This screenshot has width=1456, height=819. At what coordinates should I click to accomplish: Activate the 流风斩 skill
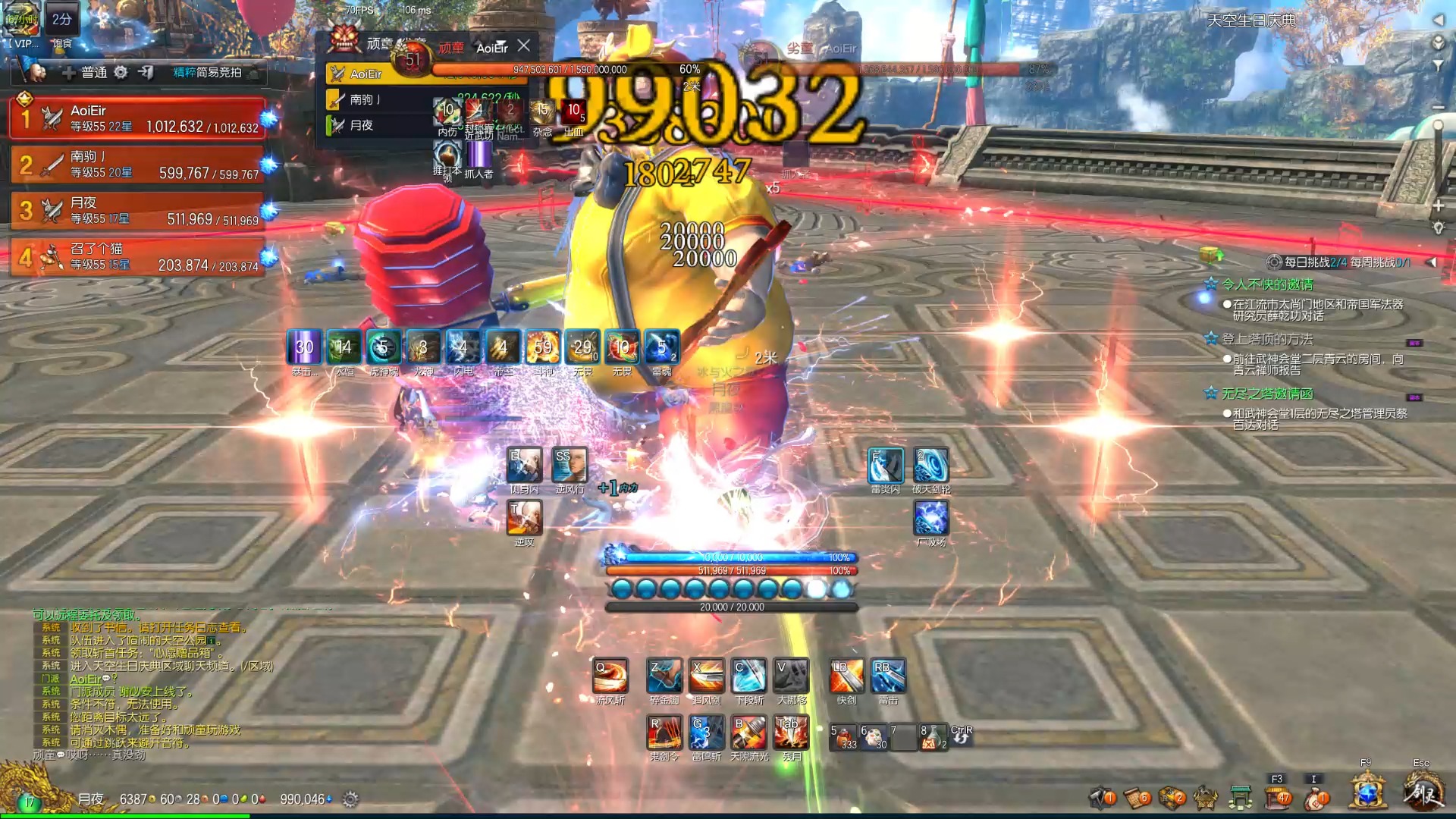[610, 676]
